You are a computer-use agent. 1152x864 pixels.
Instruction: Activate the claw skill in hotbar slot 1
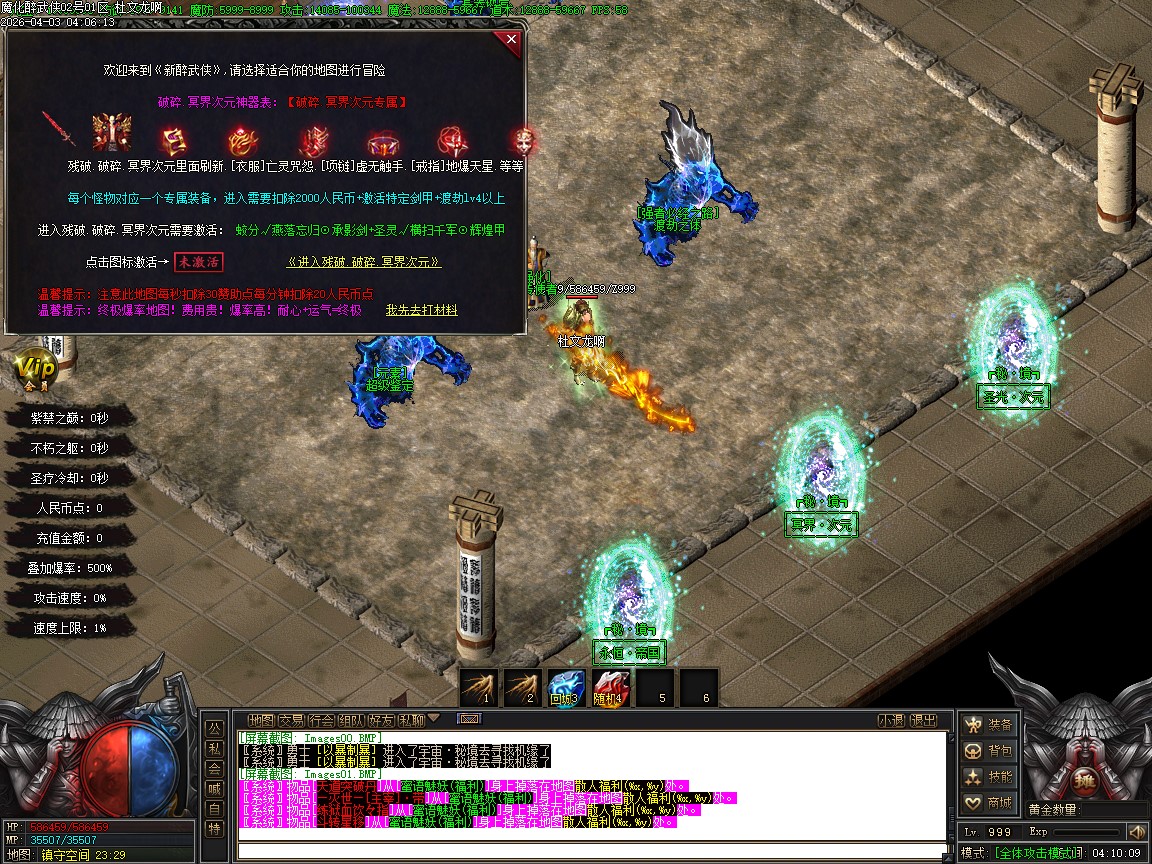click(479, 688)
